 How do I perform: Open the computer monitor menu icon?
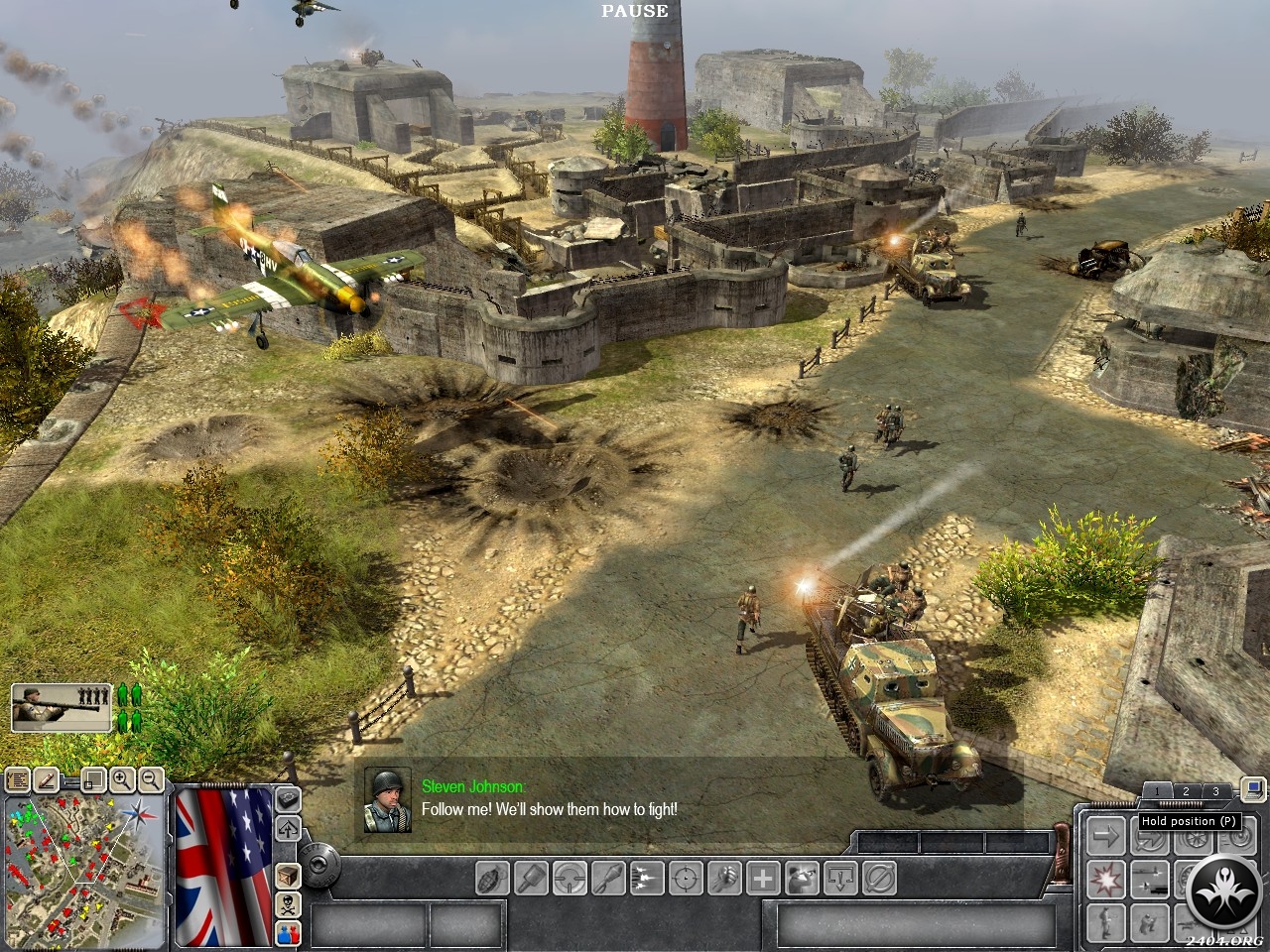(x=1254, y=790)
